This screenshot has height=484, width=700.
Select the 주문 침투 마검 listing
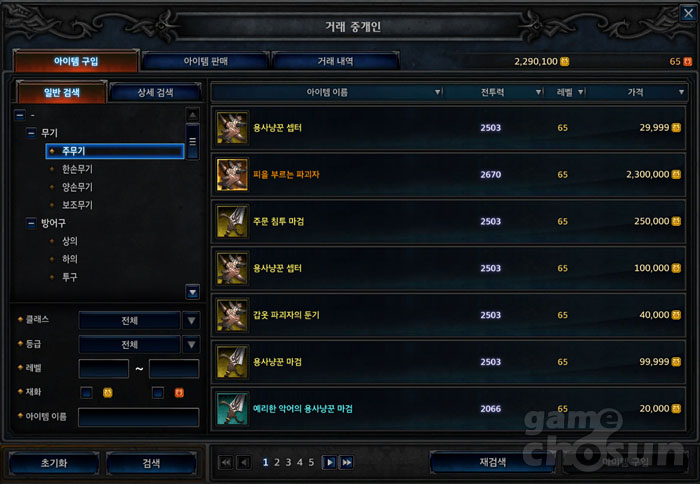[x=452, y=221]
